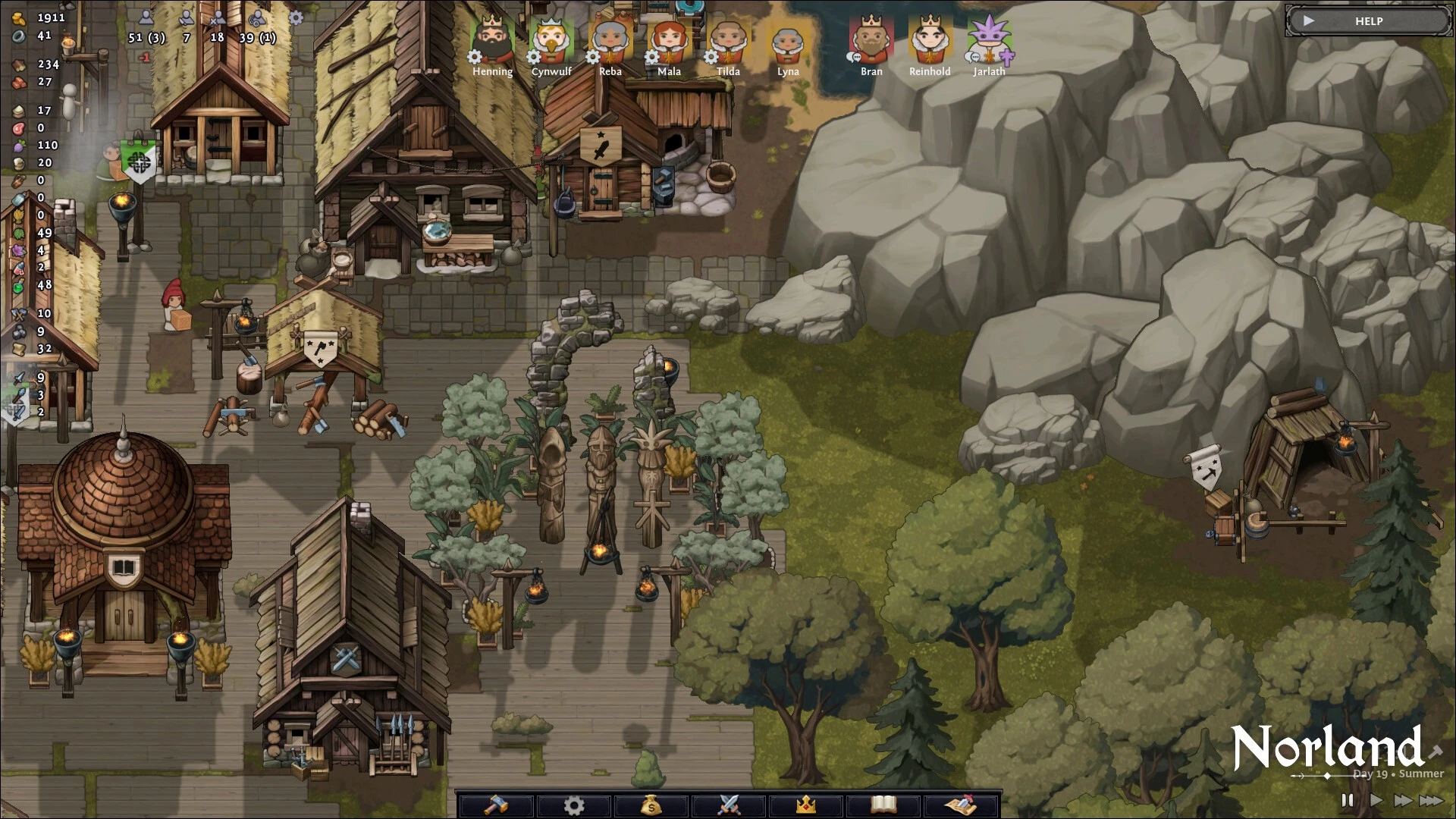The image size is (1456, 819).
Task: Select lord Henning's portrait
Action: coord(493,42)
